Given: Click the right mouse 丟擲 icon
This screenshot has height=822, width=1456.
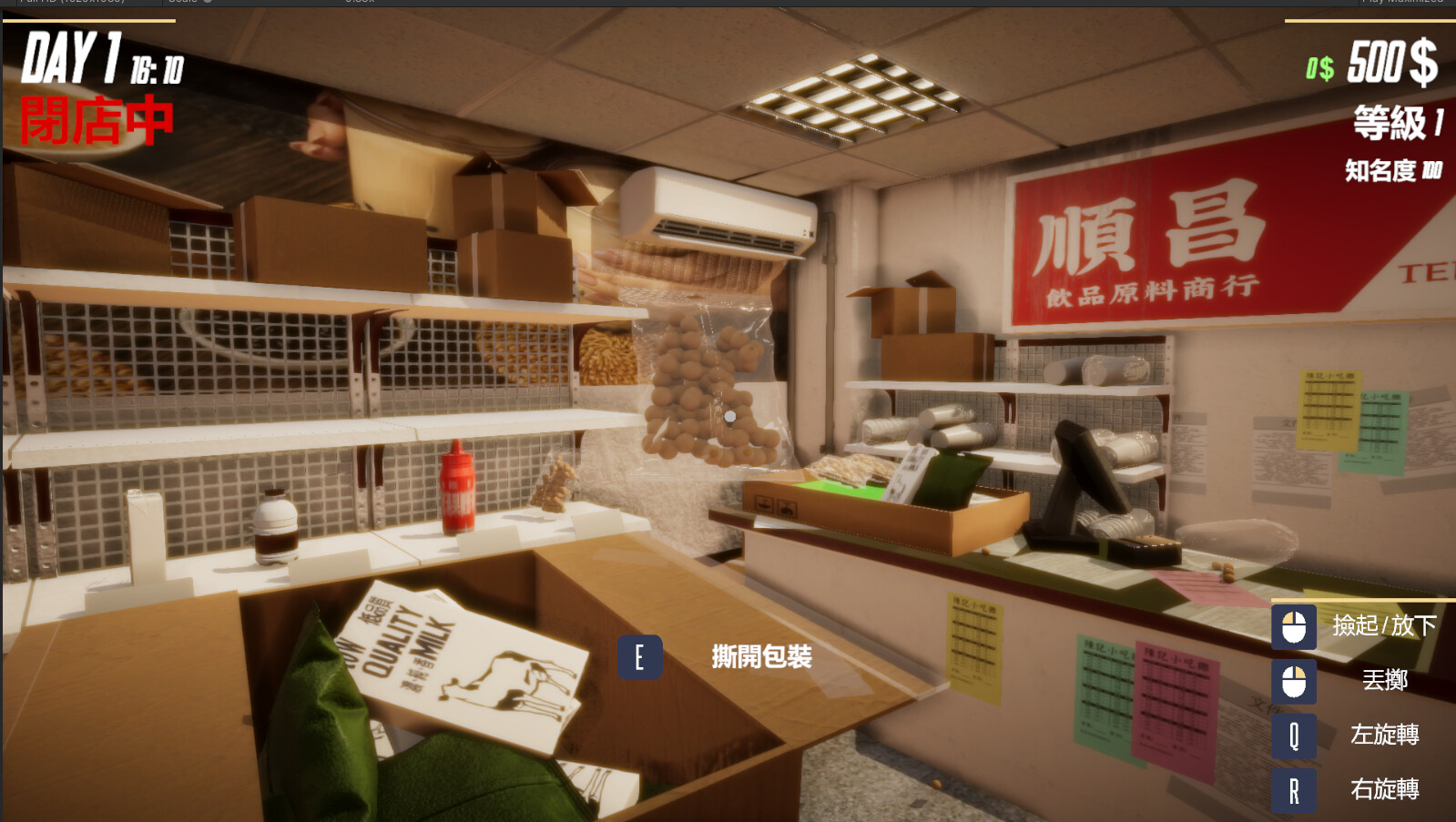Looking at the screenshot, I should (1293, 682).
